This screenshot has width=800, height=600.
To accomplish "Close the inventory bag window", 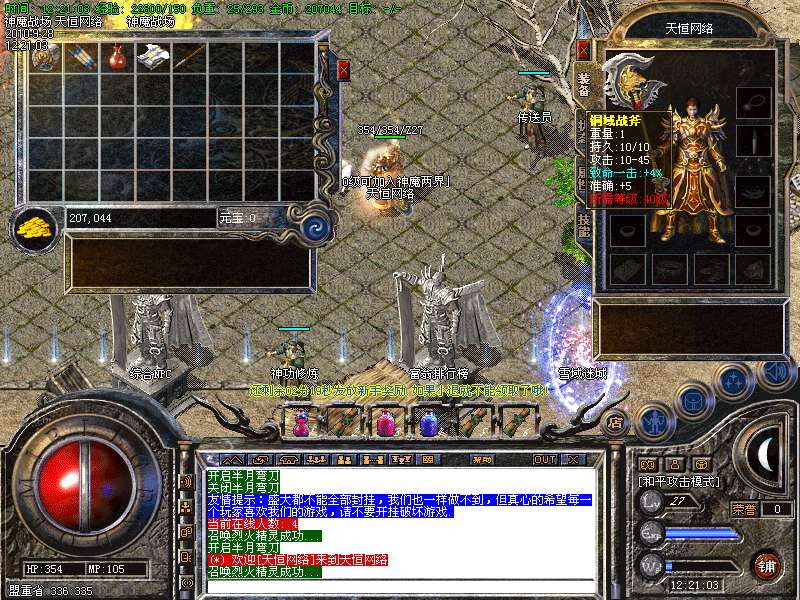I will (x=344, y=70).
